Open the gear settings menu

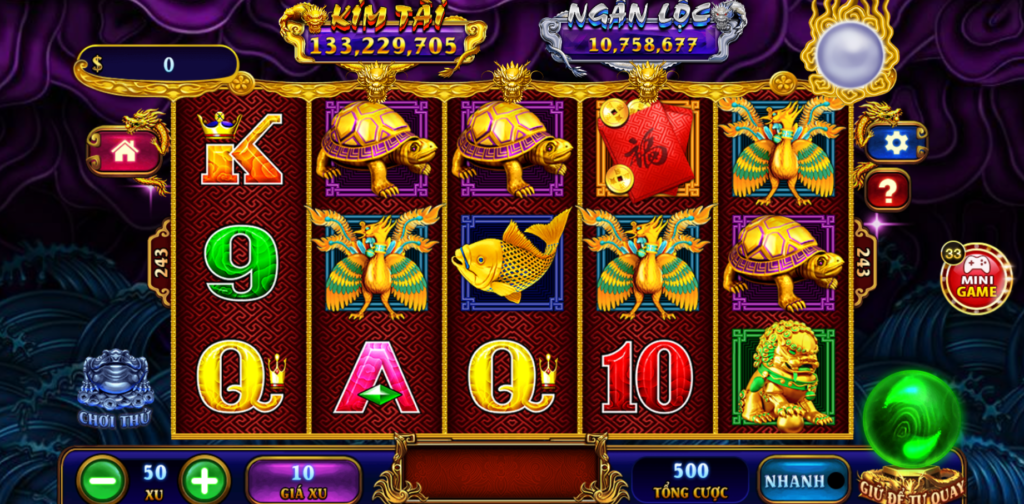tap(896, 143)
